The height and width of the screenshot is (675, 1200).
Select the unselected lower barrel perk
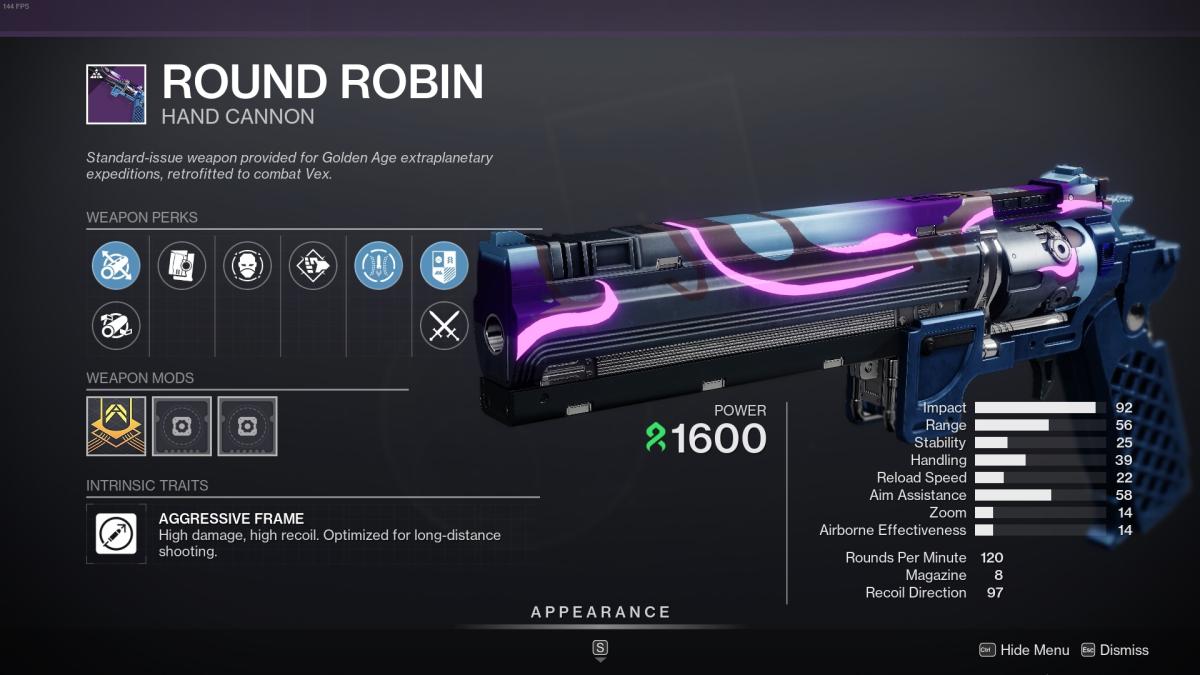[116, 325]
